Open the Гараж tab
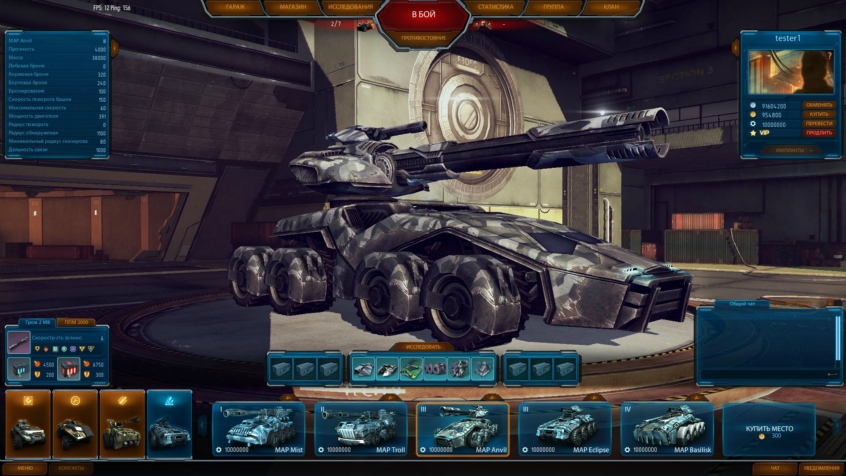This screenshot has width=846, height=476. click(236, 7)
